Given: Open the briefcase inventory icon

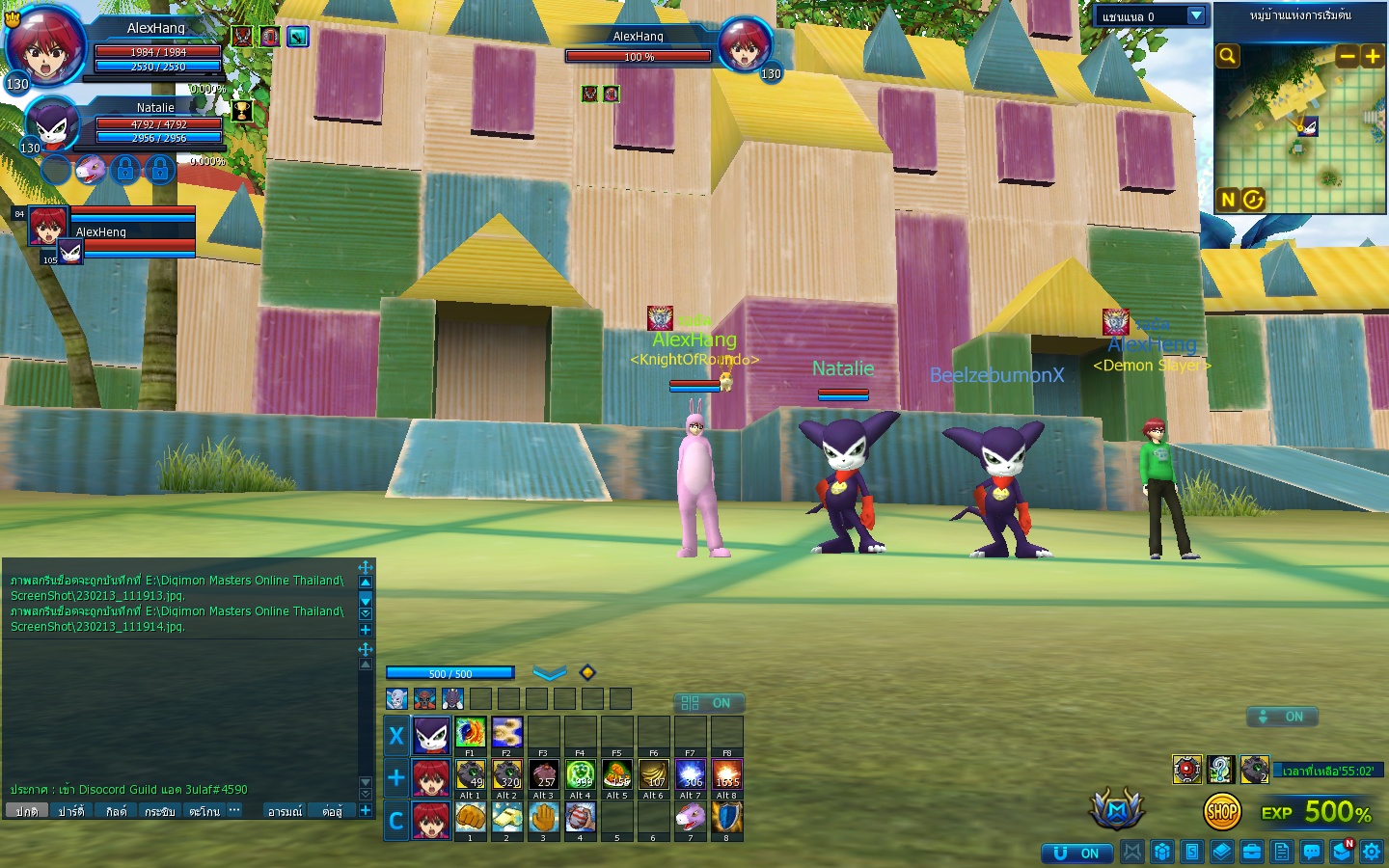Looking at the screenshot, I should point(1252,852).
